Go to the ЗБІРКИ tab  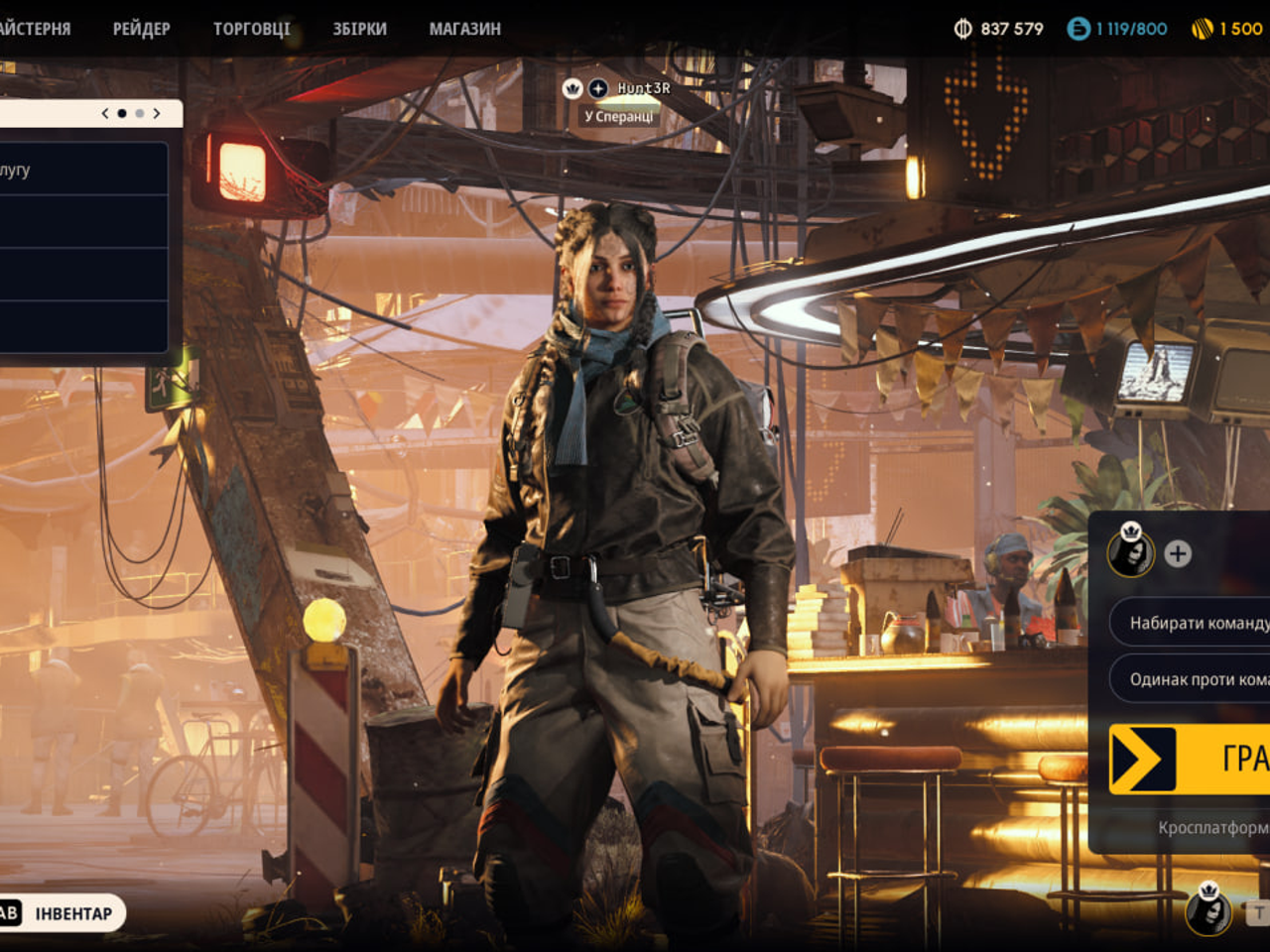(x=359, y=29)
